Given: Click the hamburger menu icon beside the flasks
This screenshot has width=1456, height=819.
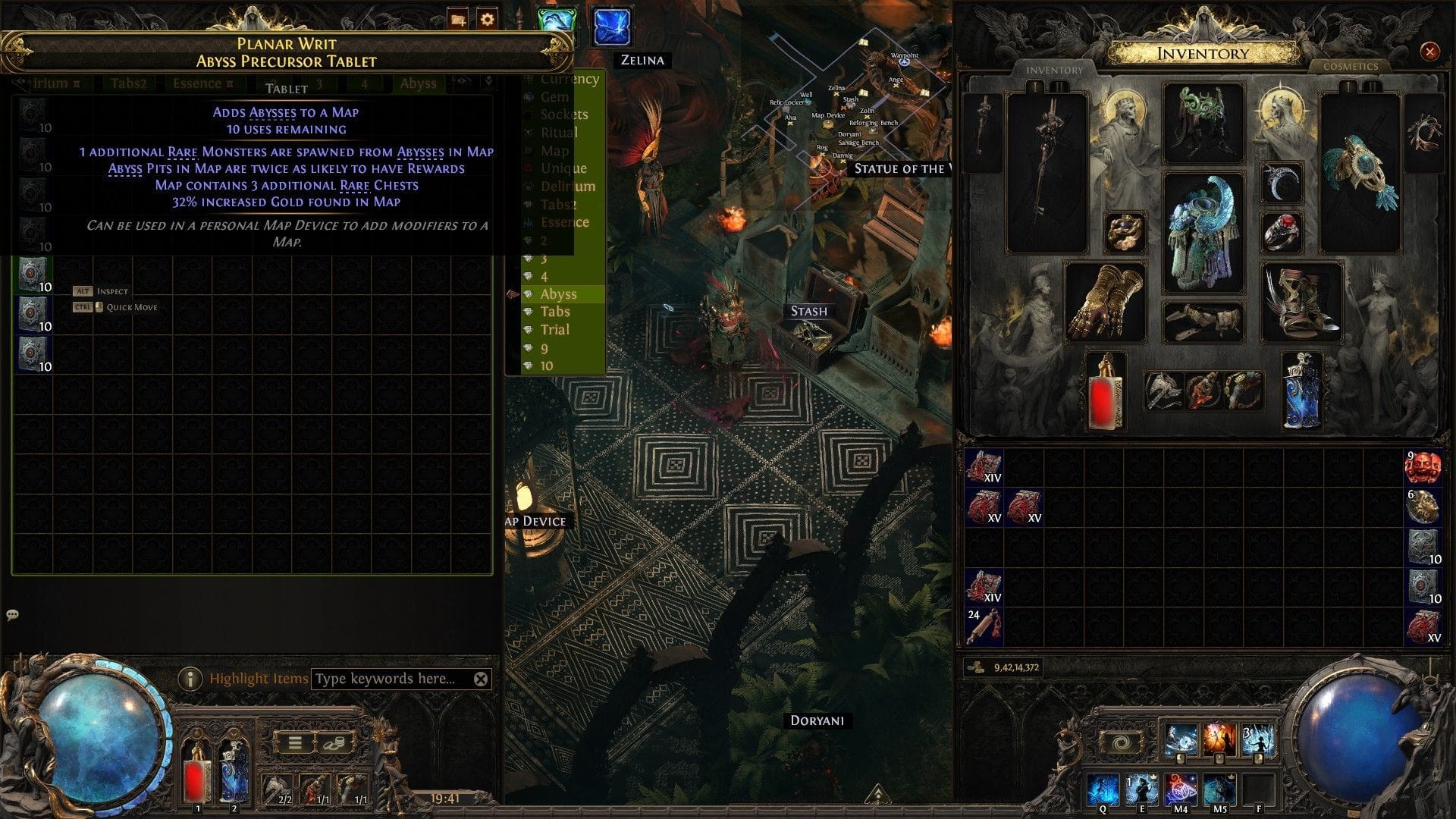Looking at the screenshot, I should [x=295, y=744].
